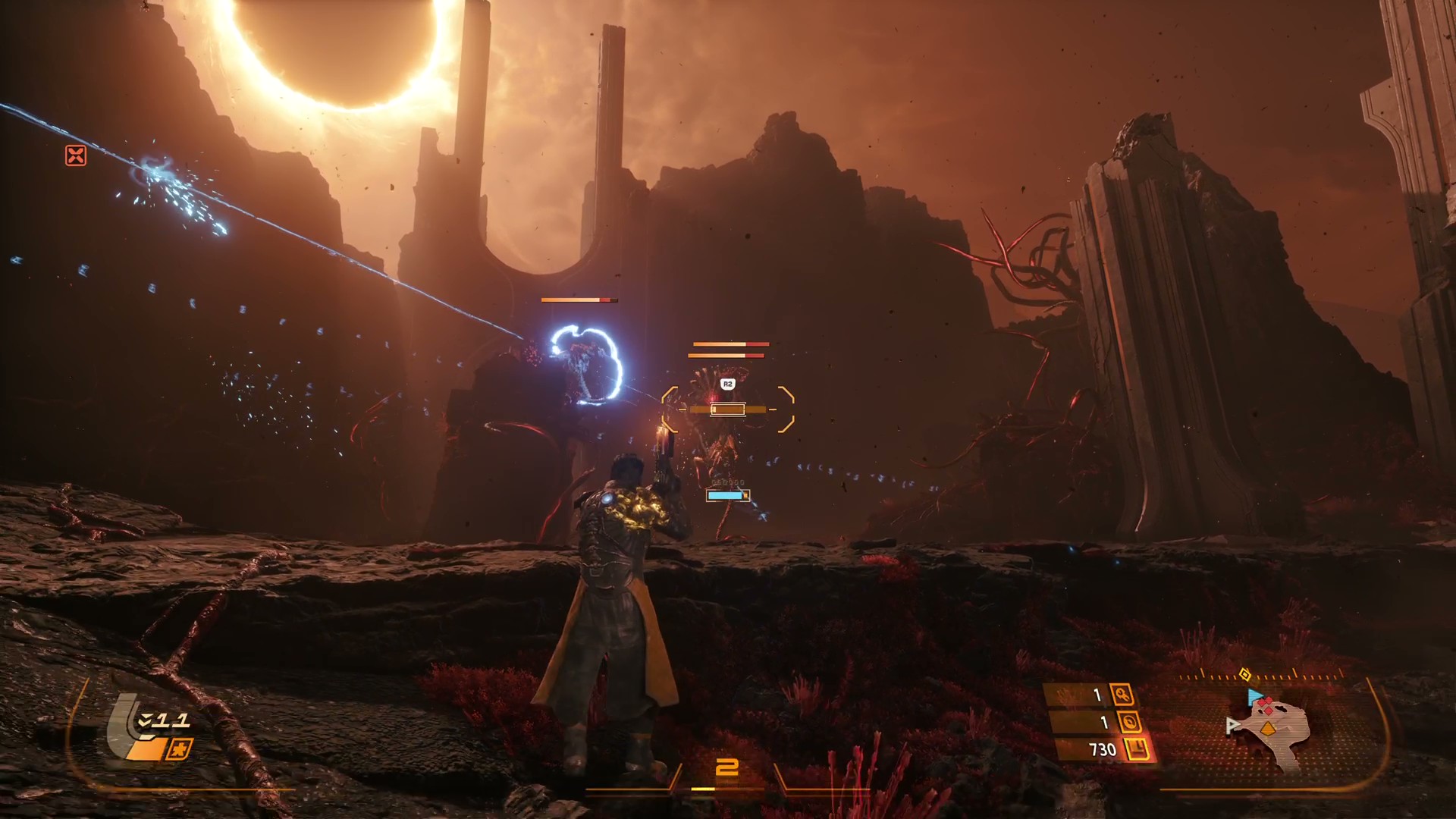Click the red X status icon
Screen dimensions: 1456x819
tap(76, 156)
